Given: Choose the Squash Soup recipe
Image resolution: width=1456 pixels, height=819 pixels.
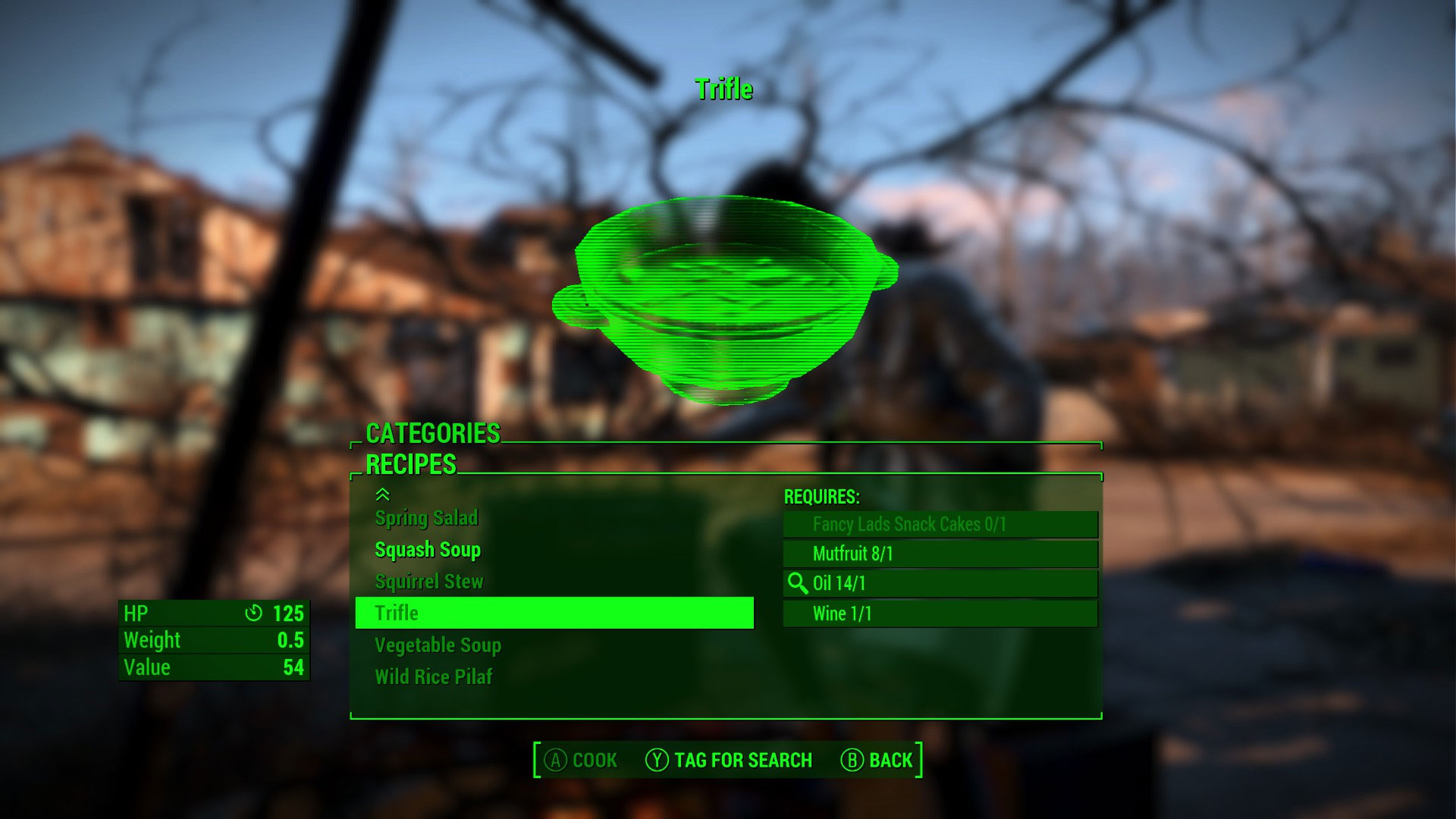Looking at the screenshot, I should click(428, 550).
